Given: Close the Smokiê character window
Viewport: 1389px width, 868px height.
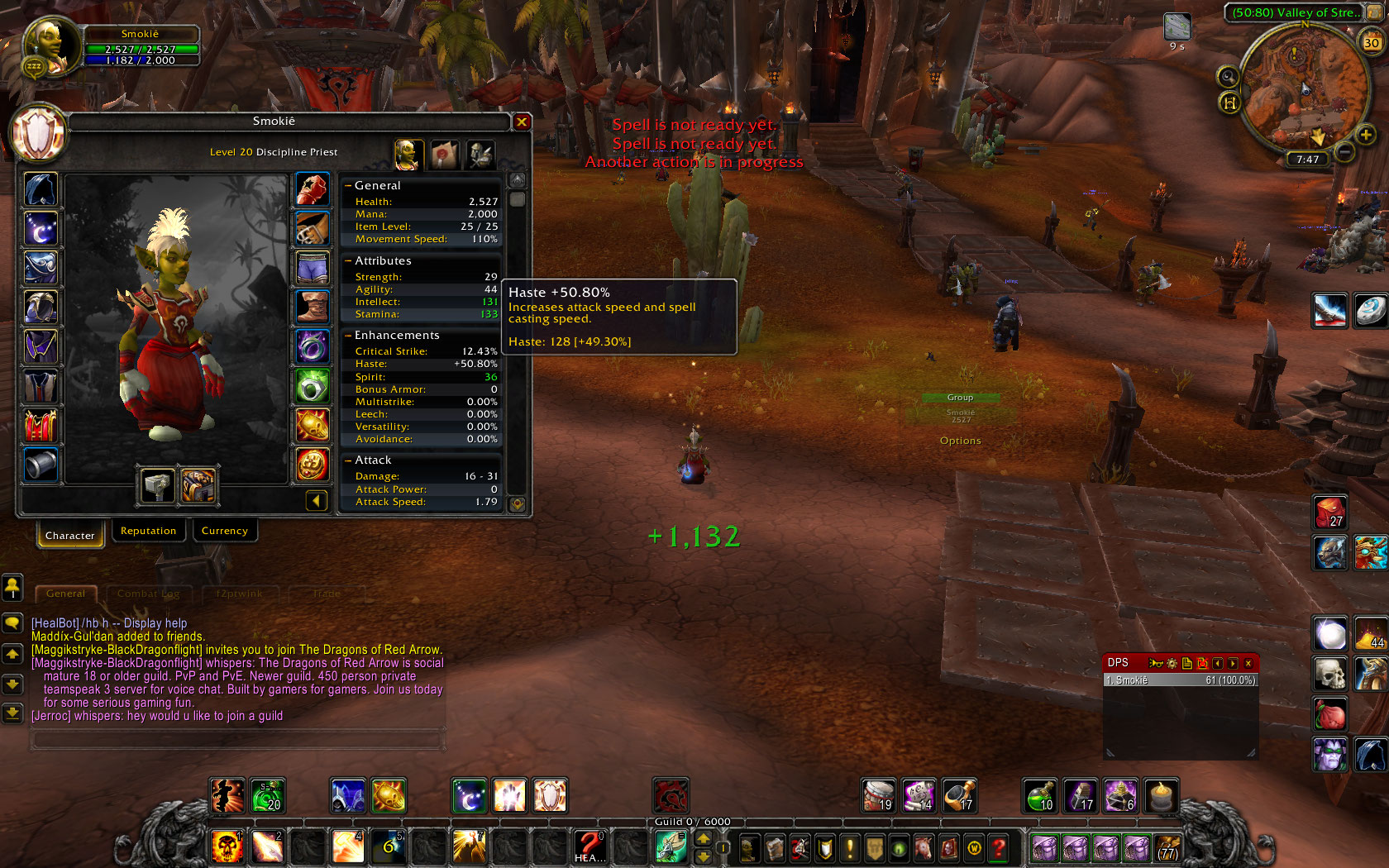Looking at the screenshot, I should coord(522,122).
